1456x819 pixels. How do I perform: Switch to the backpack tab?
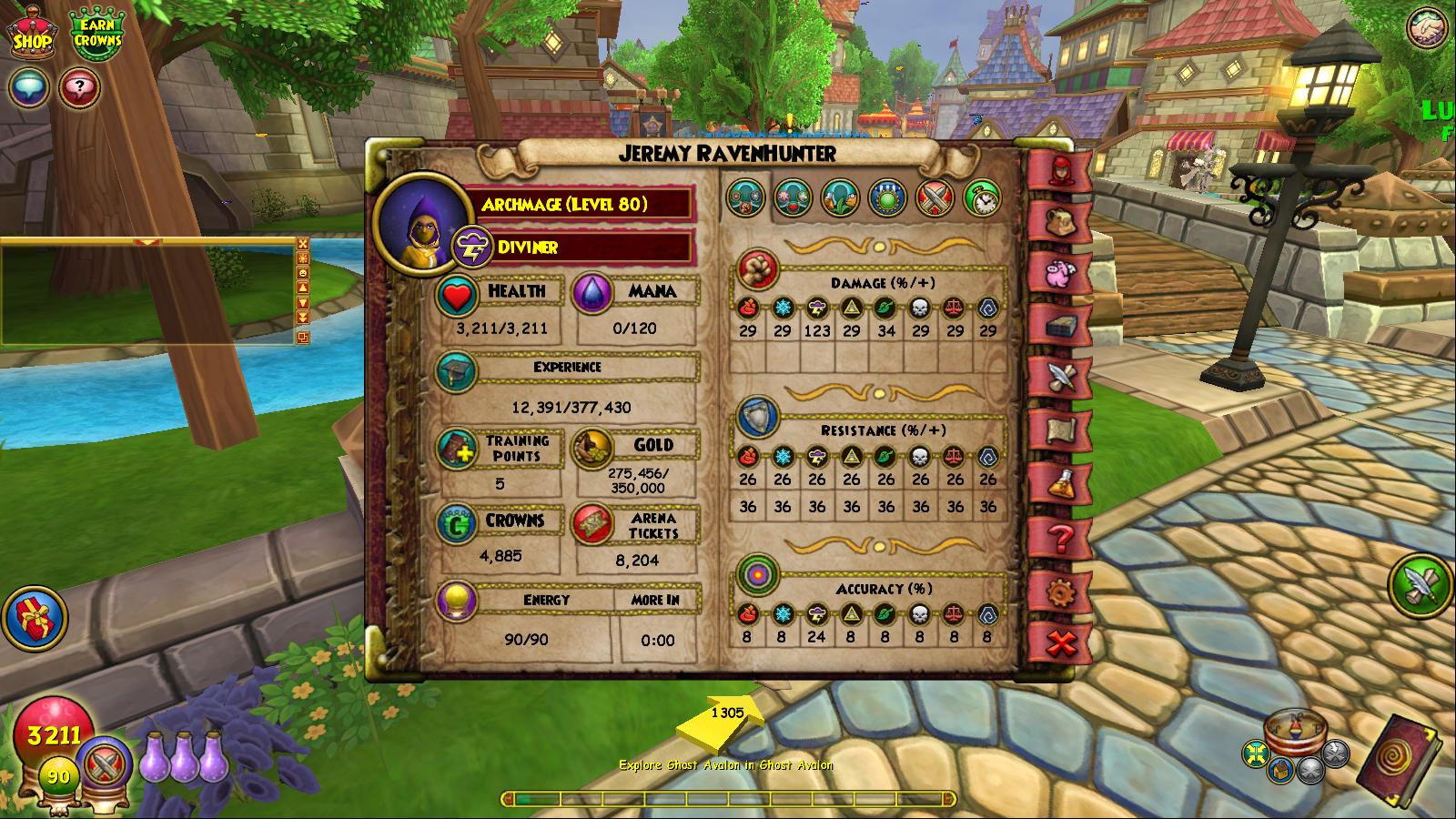click(x=1057, y=221)
